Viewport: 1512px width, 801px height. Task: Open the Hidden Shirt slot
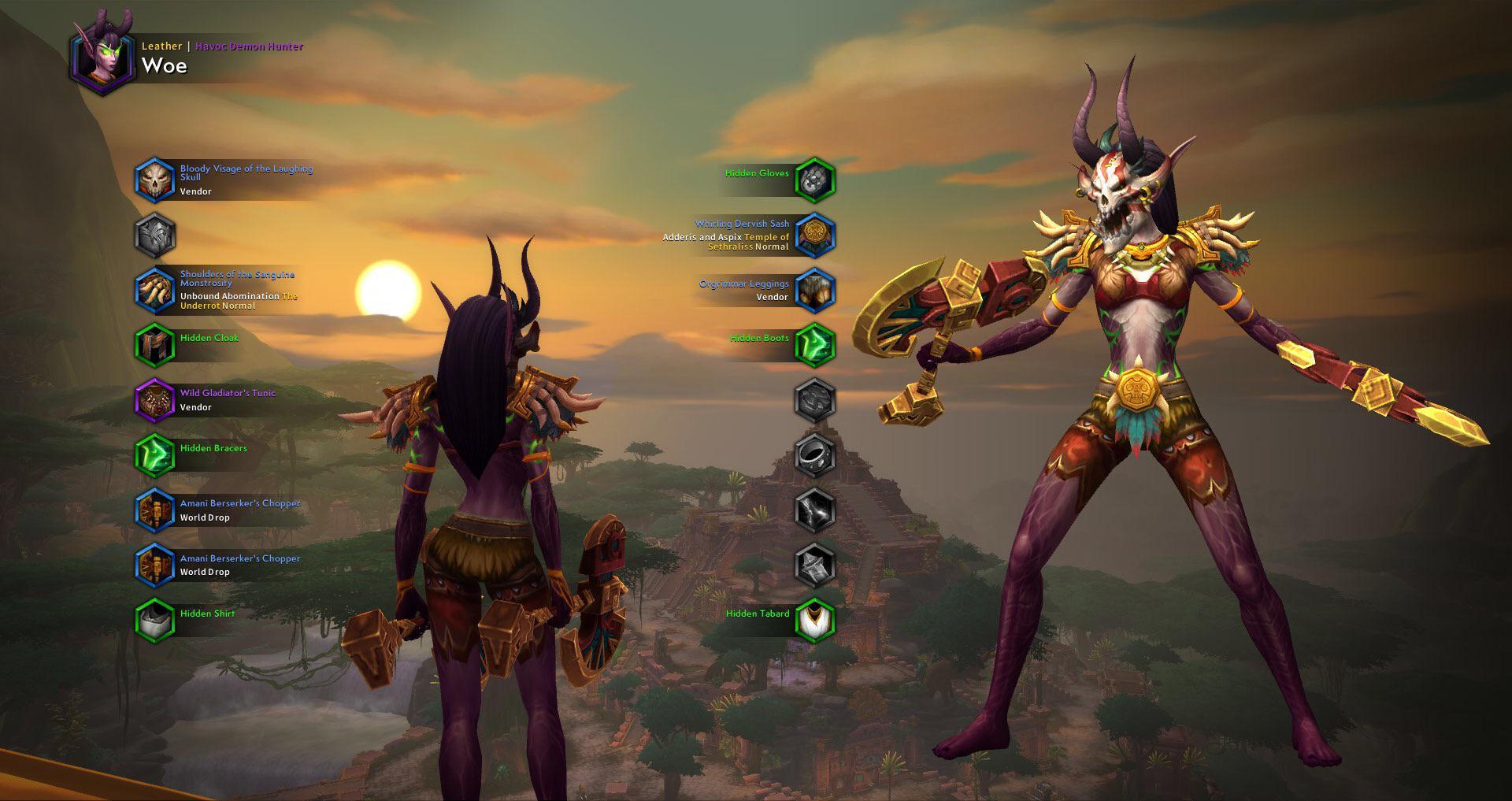pos(154,621)
